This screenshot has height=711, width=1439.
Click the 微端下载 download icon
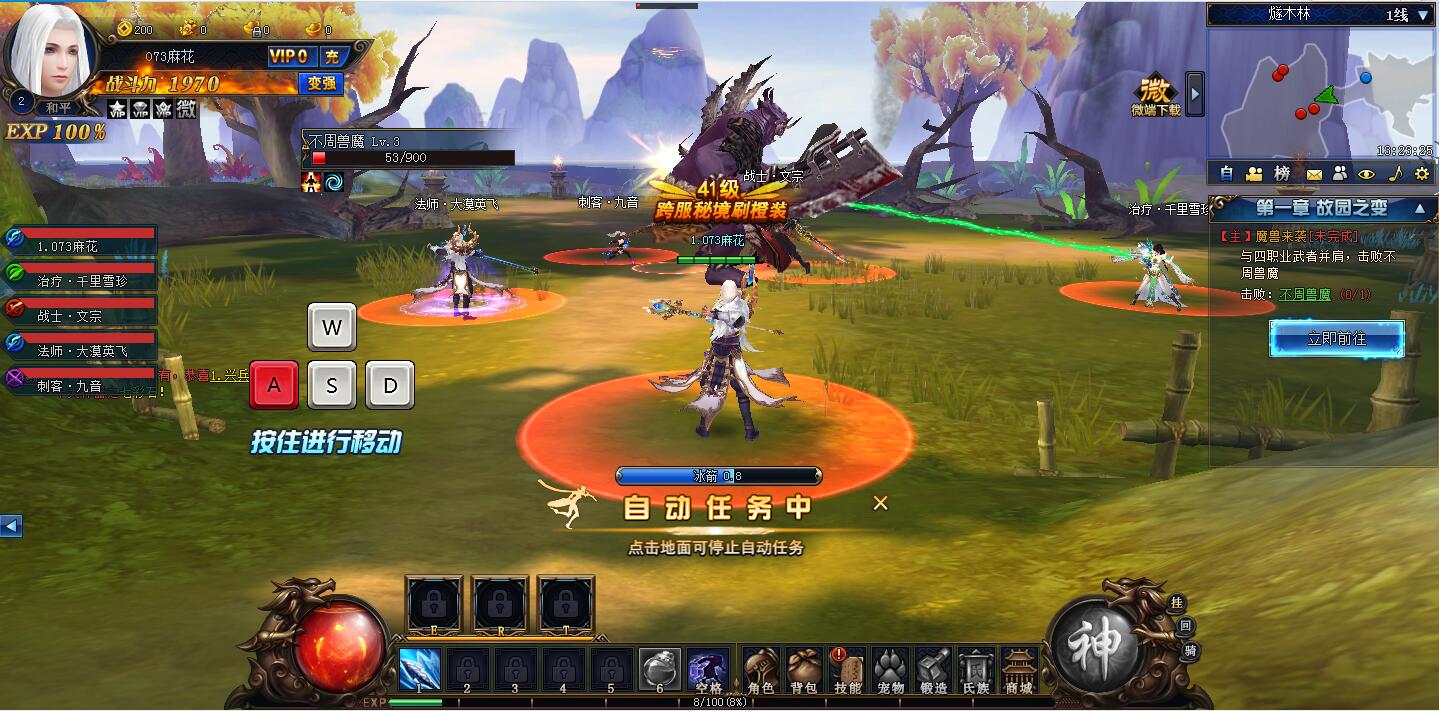pos(1155,93)
